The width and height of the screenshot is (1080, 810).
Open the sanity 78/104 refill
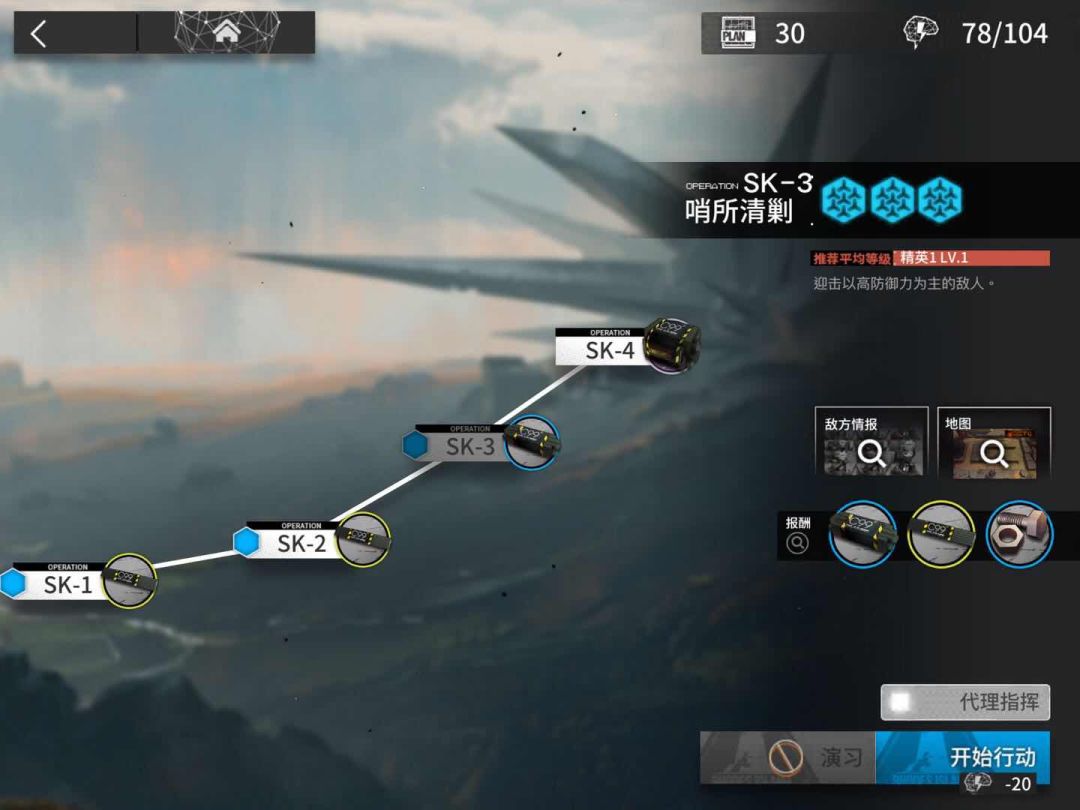pyautogui.click(x=978, y=33)
